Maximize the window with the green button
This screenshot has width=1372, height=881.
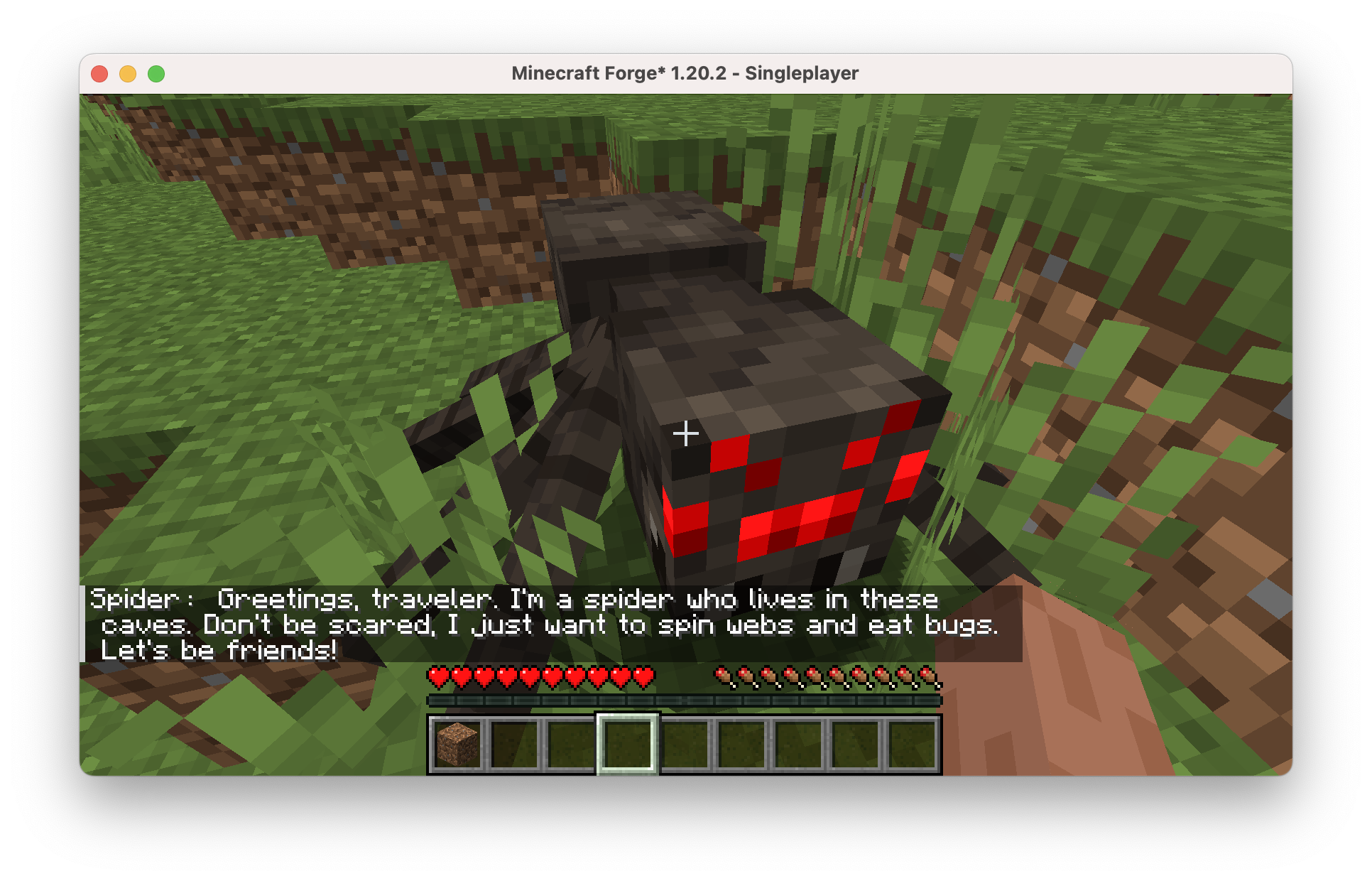156,74
